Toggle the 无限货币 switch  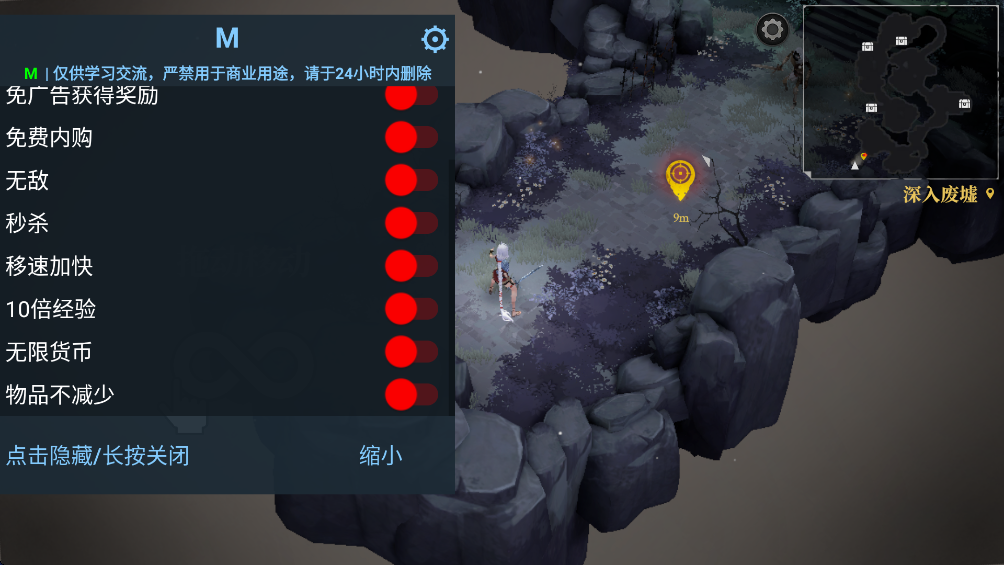click(x=411, y=352)
